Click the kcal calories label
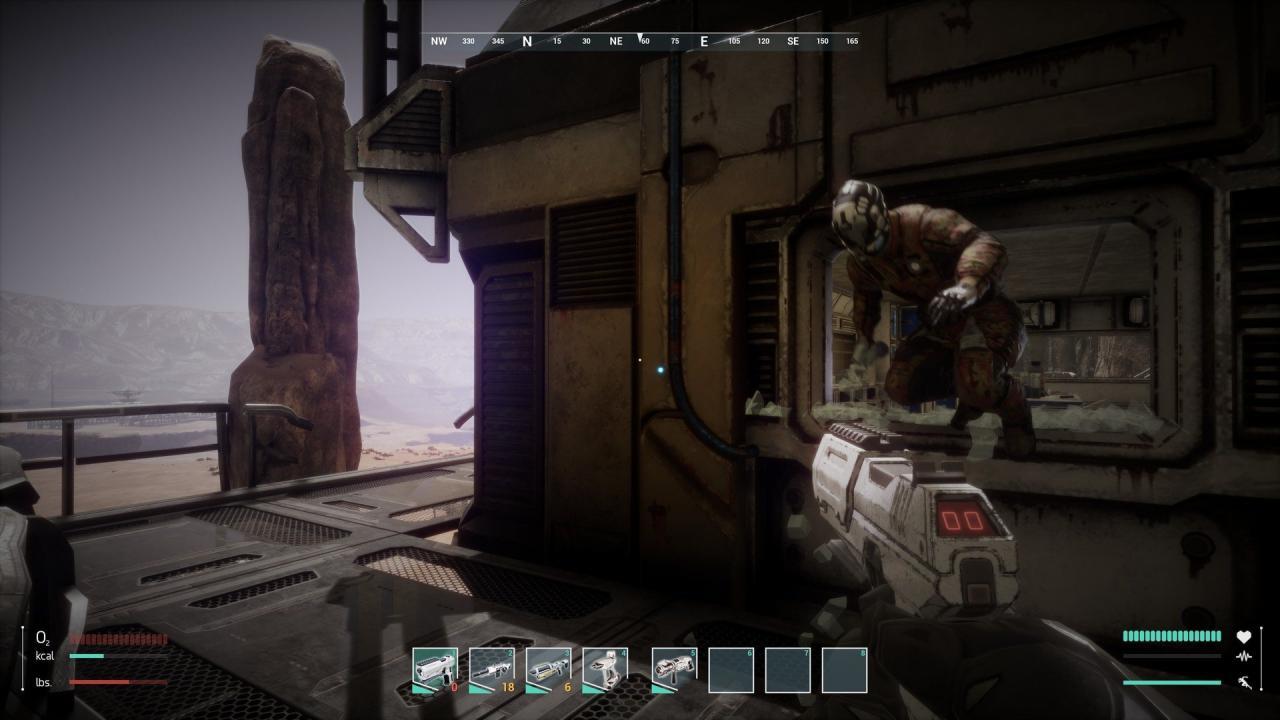 [x=43, y=655]
